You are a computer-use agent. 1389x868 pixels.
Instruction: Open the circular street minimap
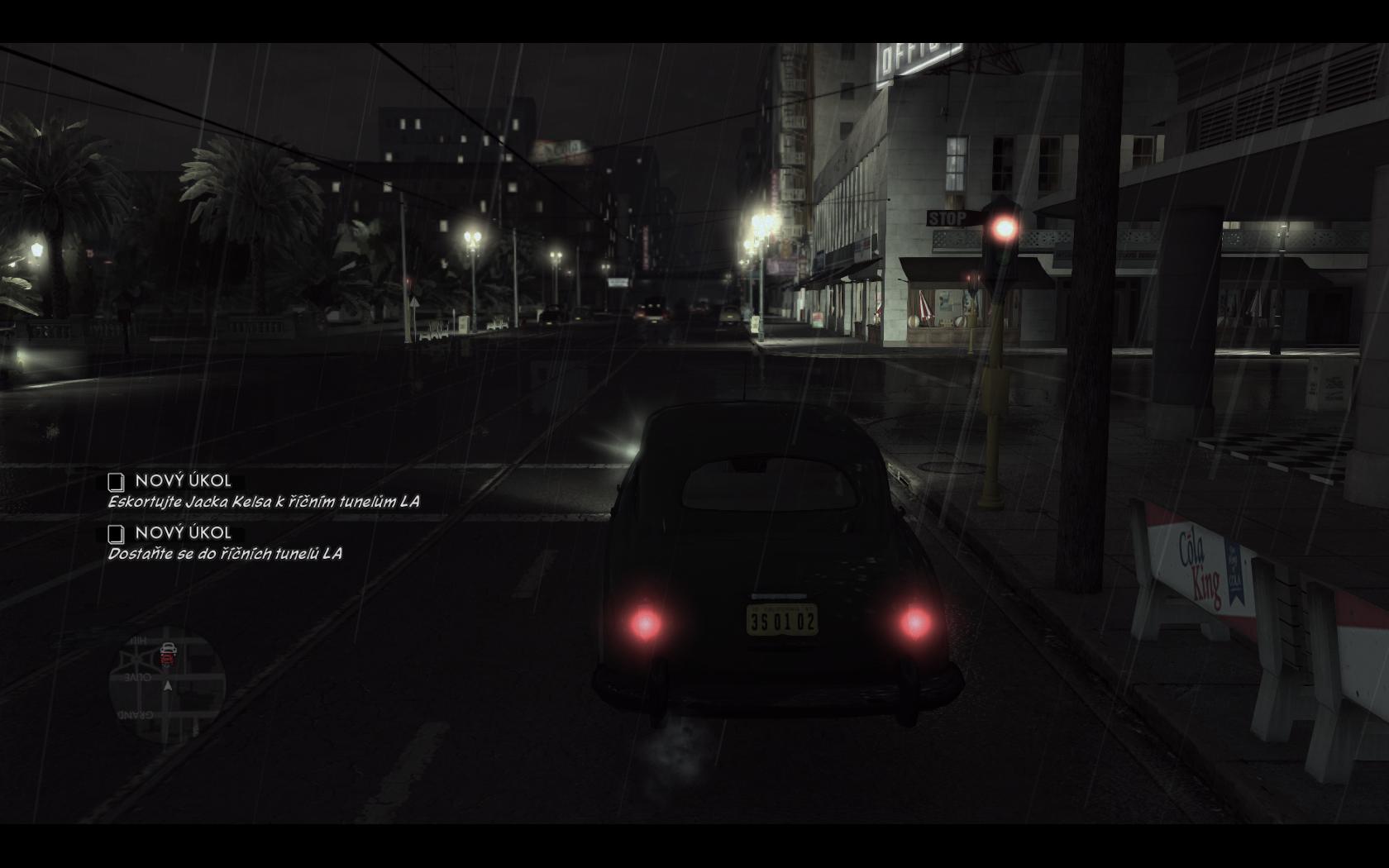tap(167, 685)
